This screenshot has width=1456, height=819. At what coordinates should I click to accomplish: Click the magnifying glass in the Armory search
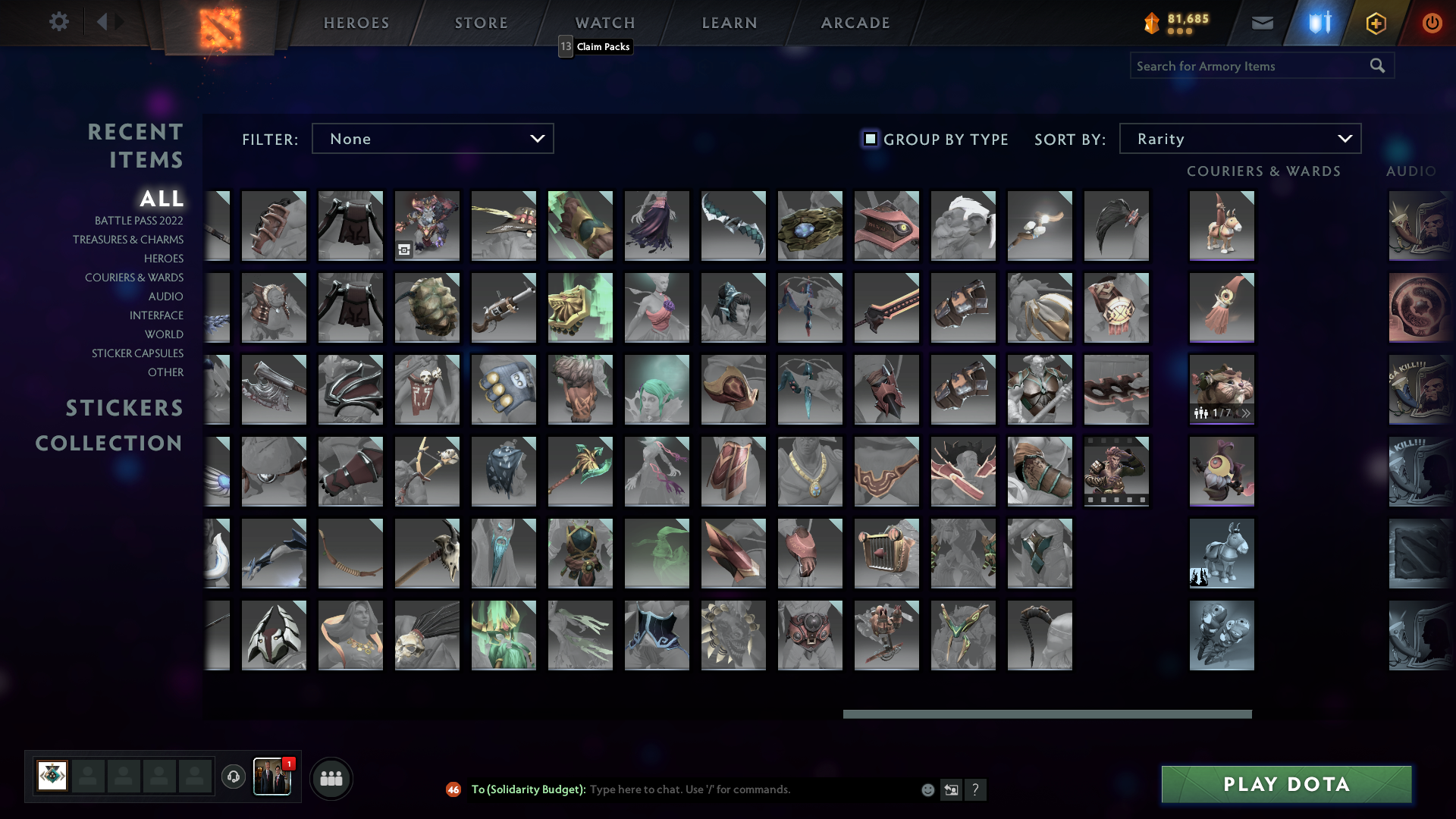1376,65
